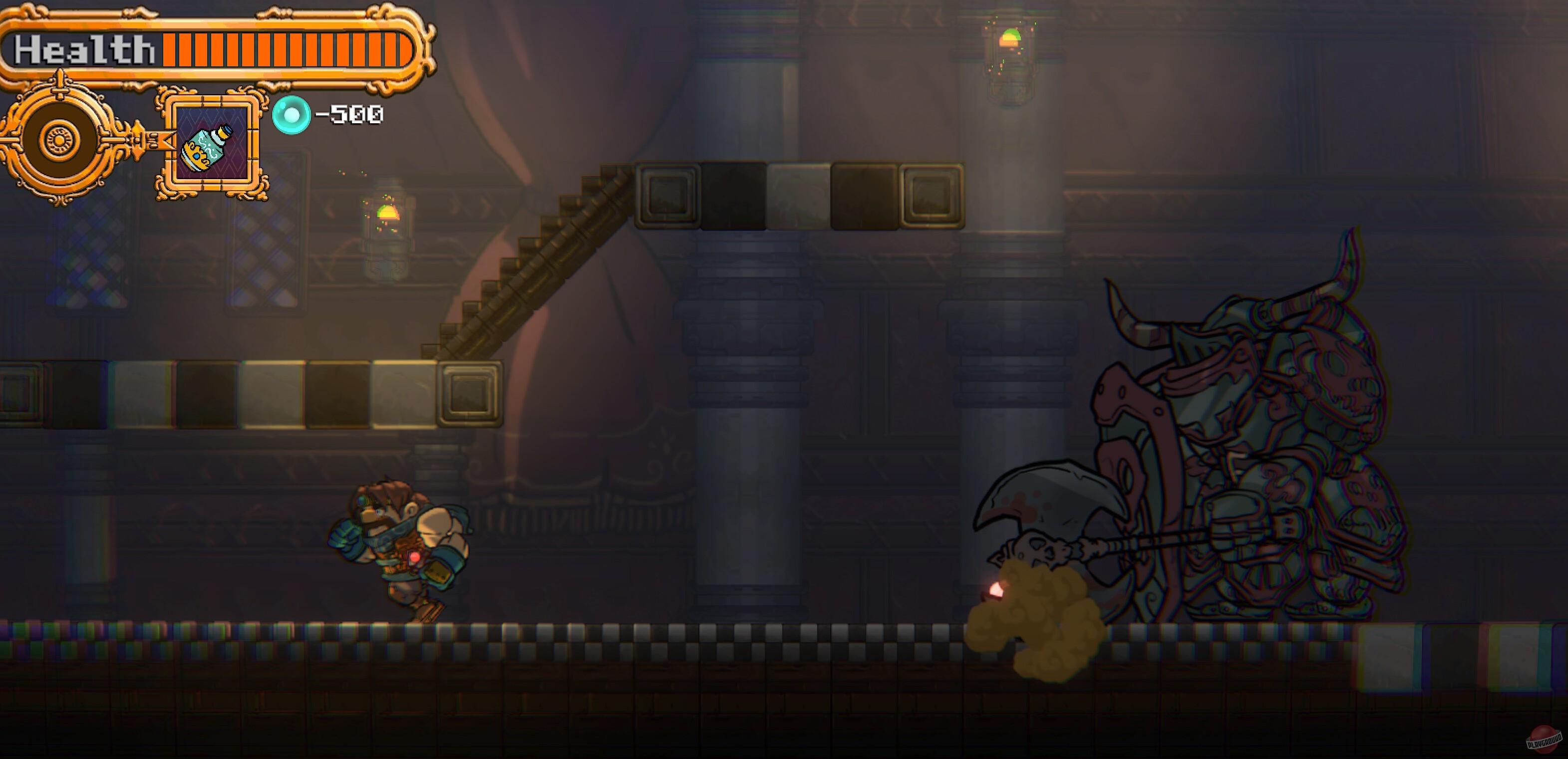Click the watermark logo at bottom right
Viewport: 1568px width, 759px height.
pyautogui.click(x=1541, y=740)
